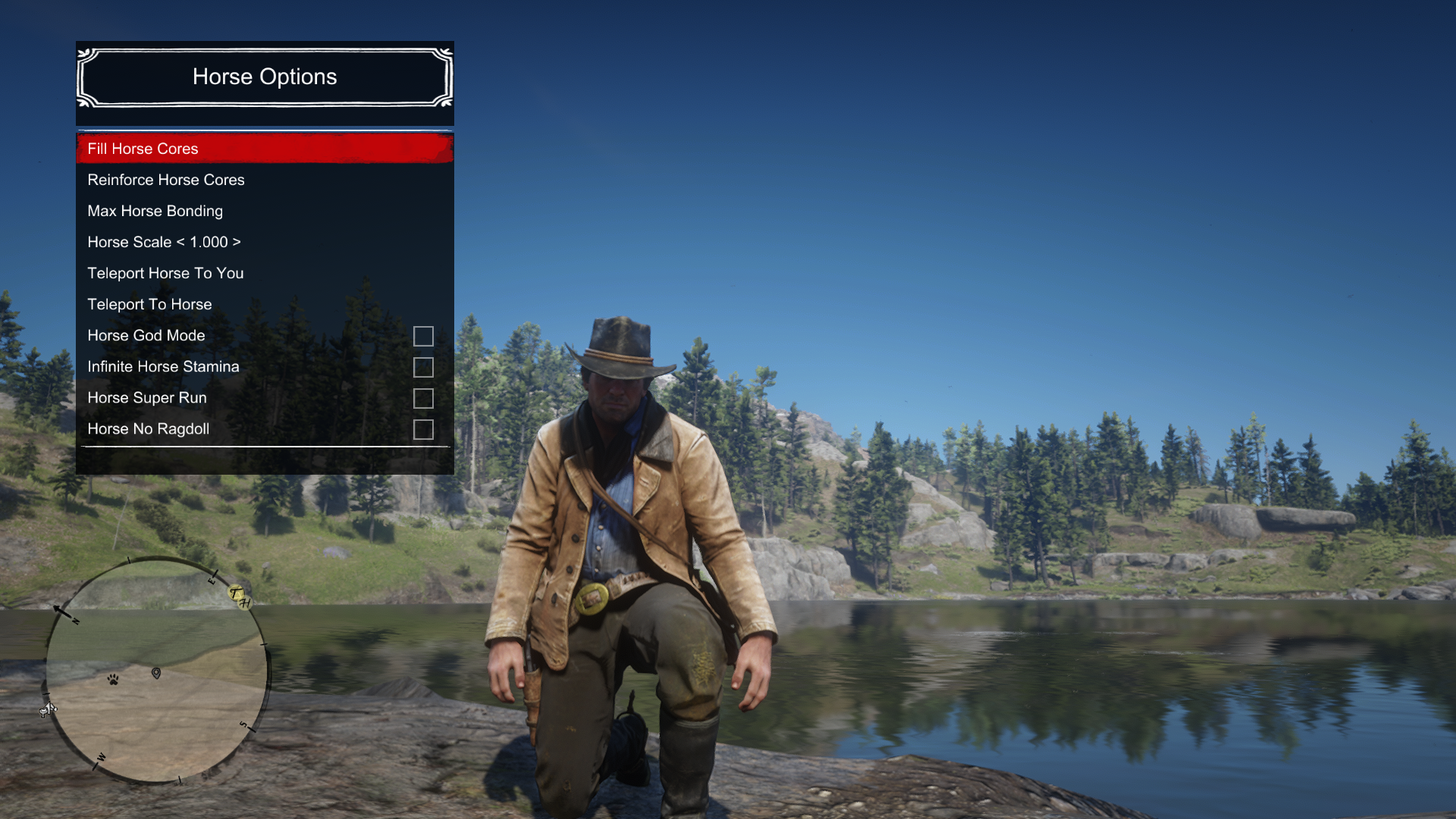Toggle the Horse God Mode checkbox
The height and width of the screenshot is (819, 1456).
423,336
